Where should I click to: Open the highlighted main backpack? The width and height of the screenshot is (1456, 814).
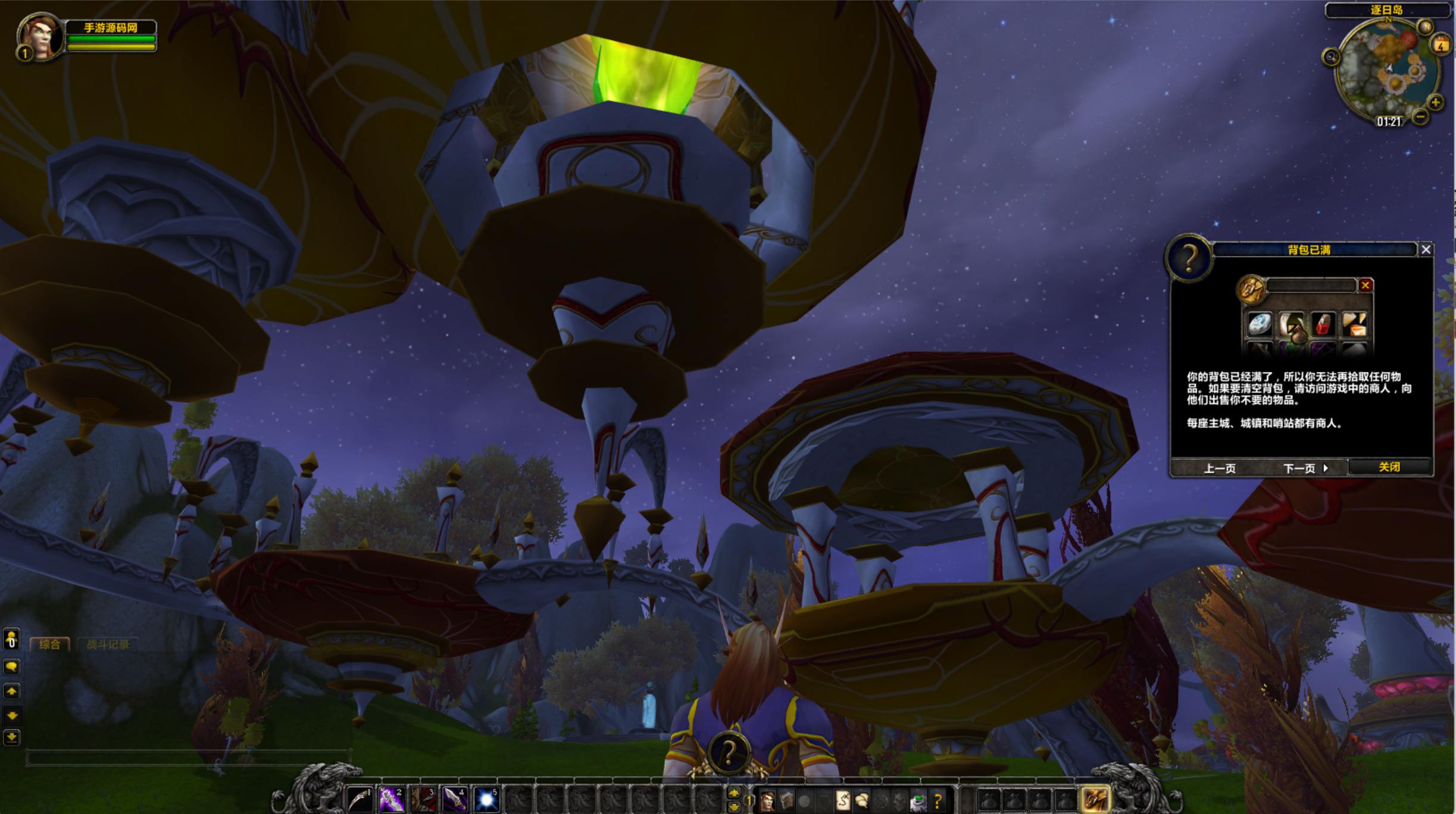[1095, 800]
